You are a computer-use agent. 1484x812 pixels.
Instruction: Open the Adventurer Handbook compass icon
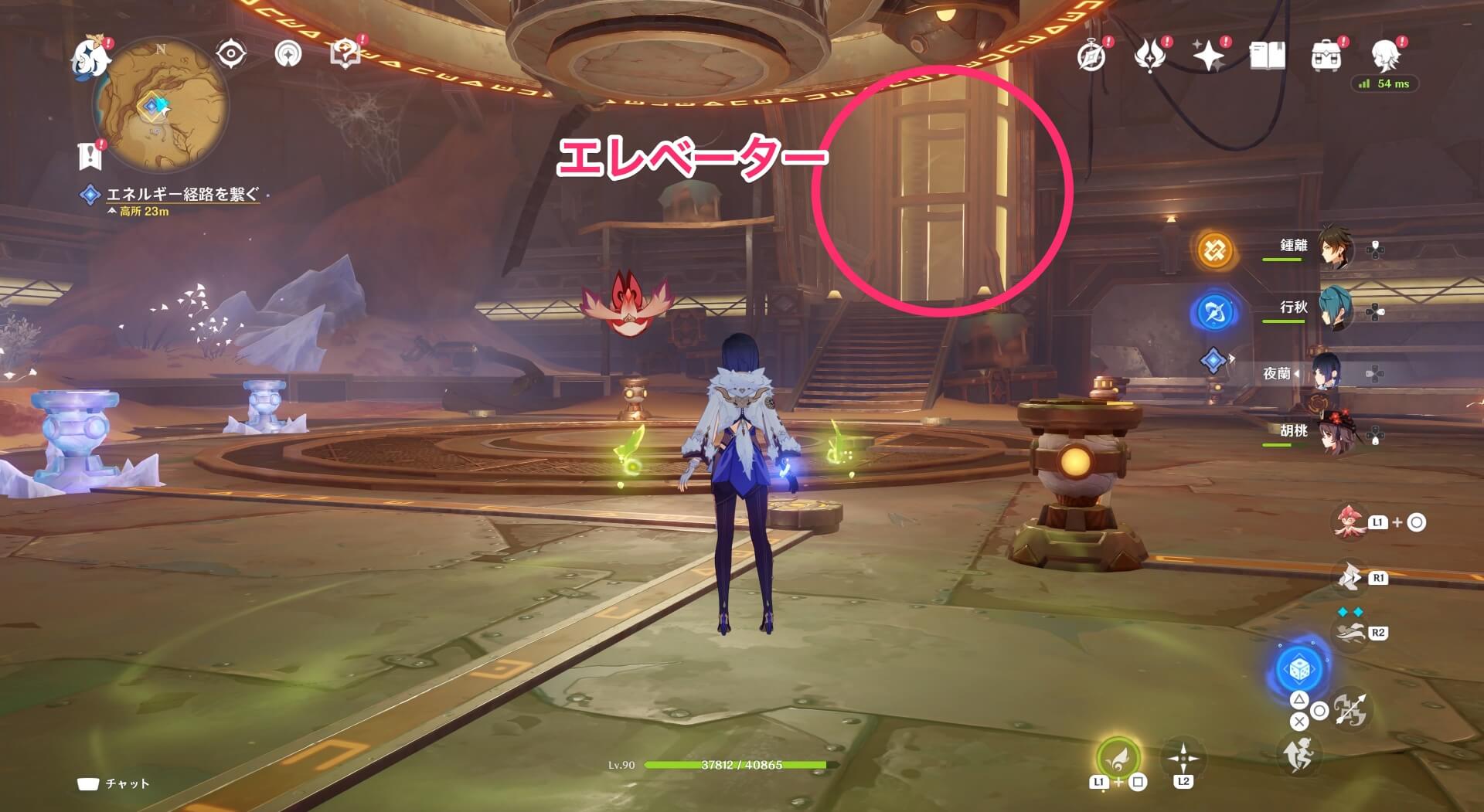(x=1091, y=56)
